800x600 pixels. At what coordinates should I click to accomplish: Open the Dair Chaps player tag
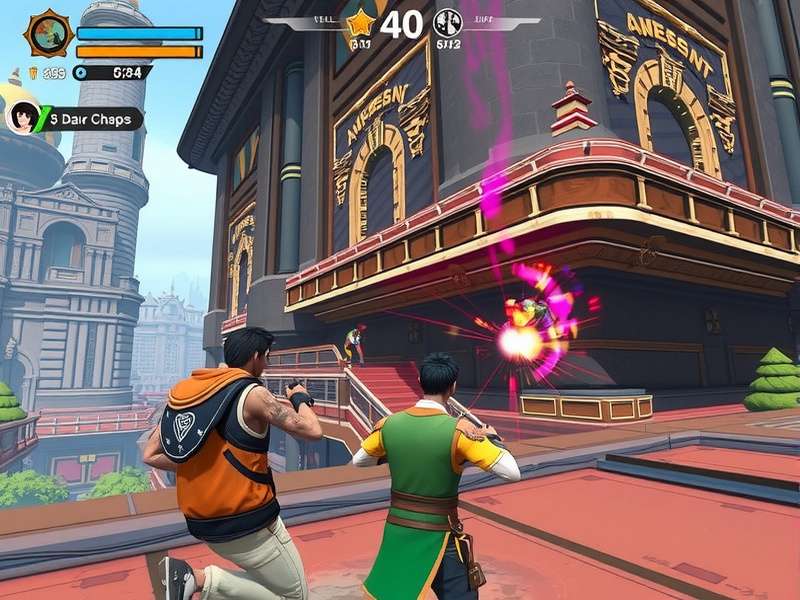[x=92, y=120]
